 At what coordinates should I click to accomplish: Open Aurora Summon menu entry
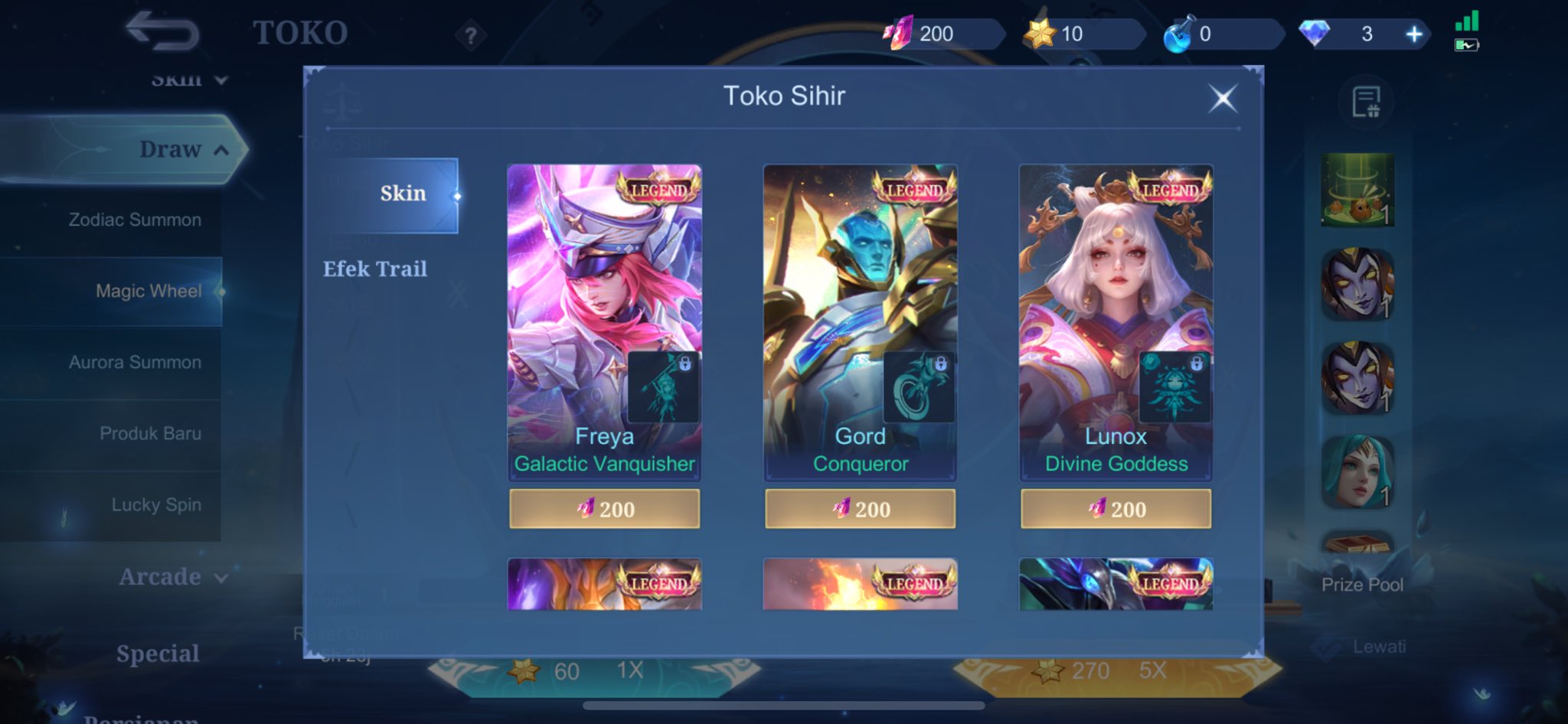[x=135, y=362]
